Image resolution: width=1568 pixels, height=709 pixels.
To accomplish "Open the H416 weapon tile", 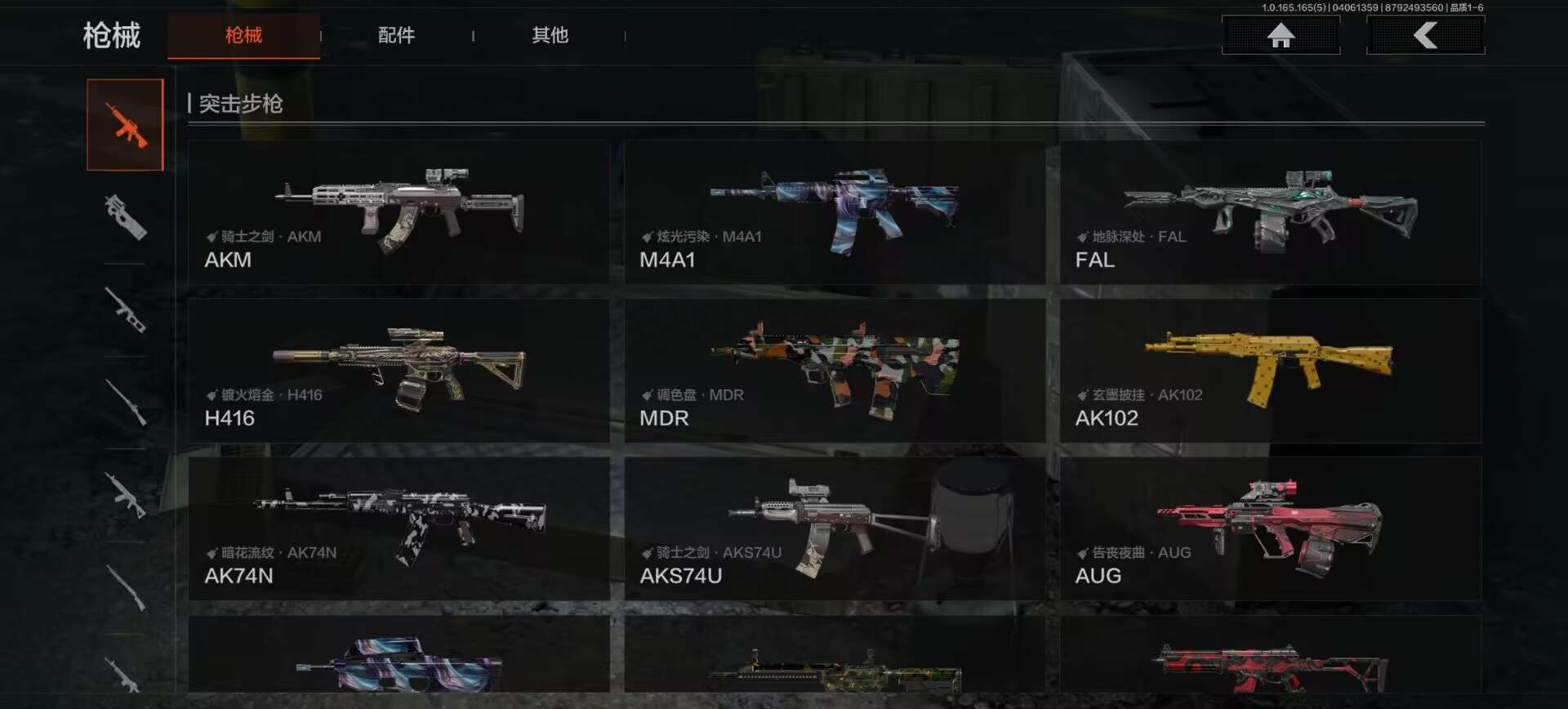I will (x=399, y=371).
